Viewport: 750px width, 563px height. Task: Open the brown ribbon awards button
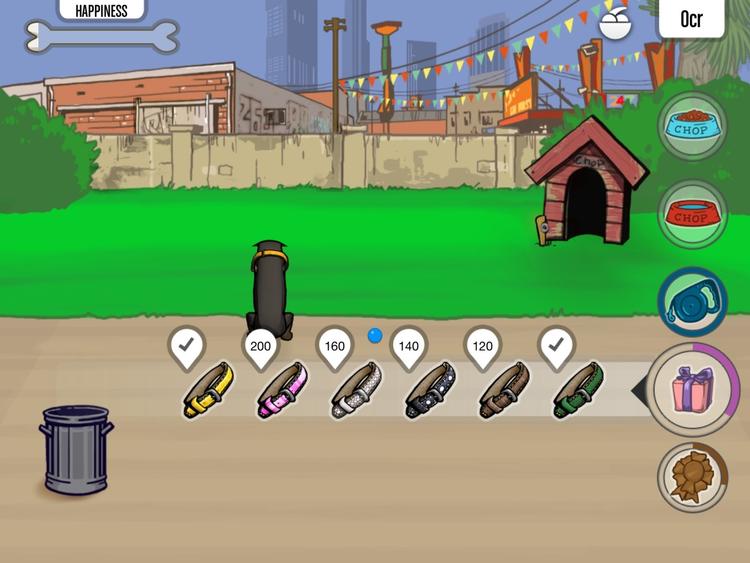point(692,477)
